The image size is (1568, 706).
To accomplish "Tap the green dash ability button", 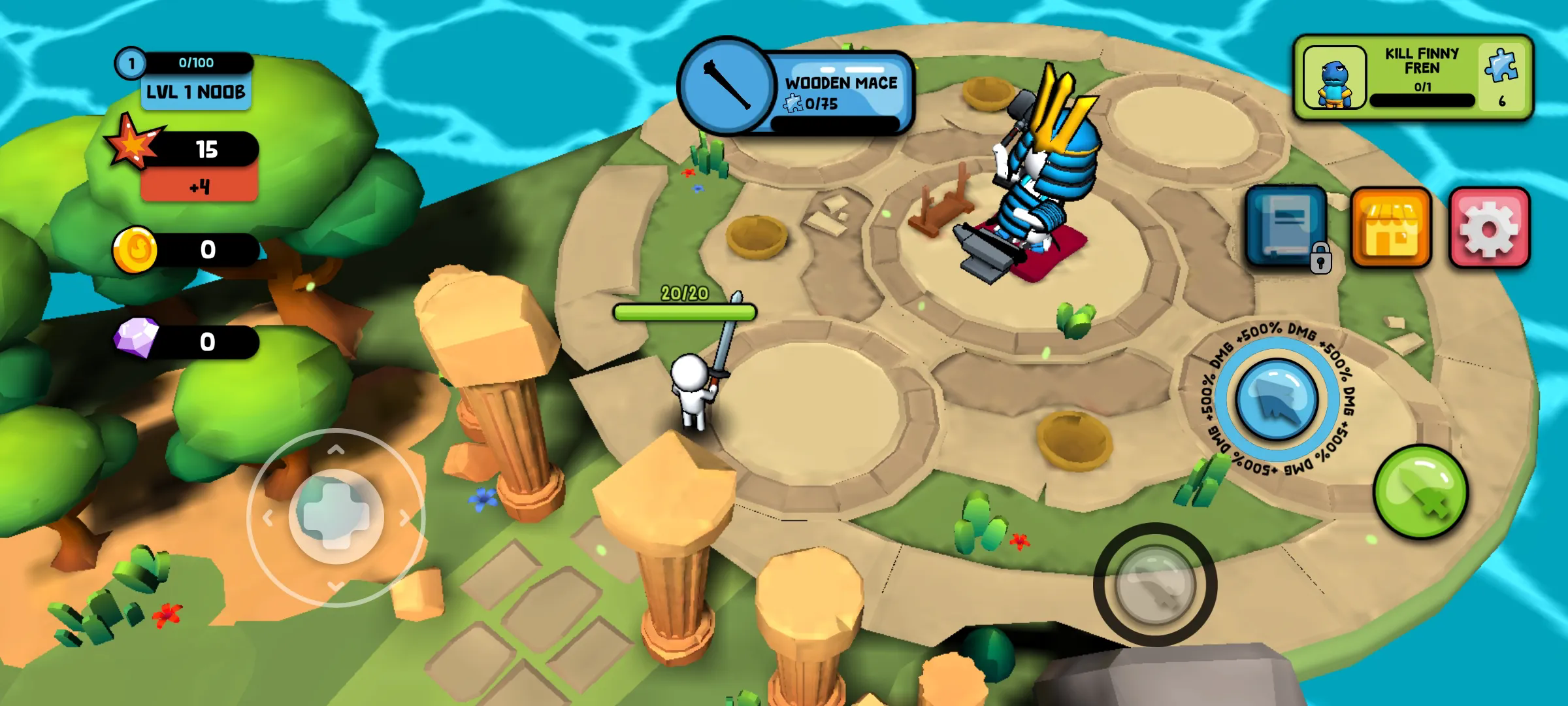I will 1420,492.
